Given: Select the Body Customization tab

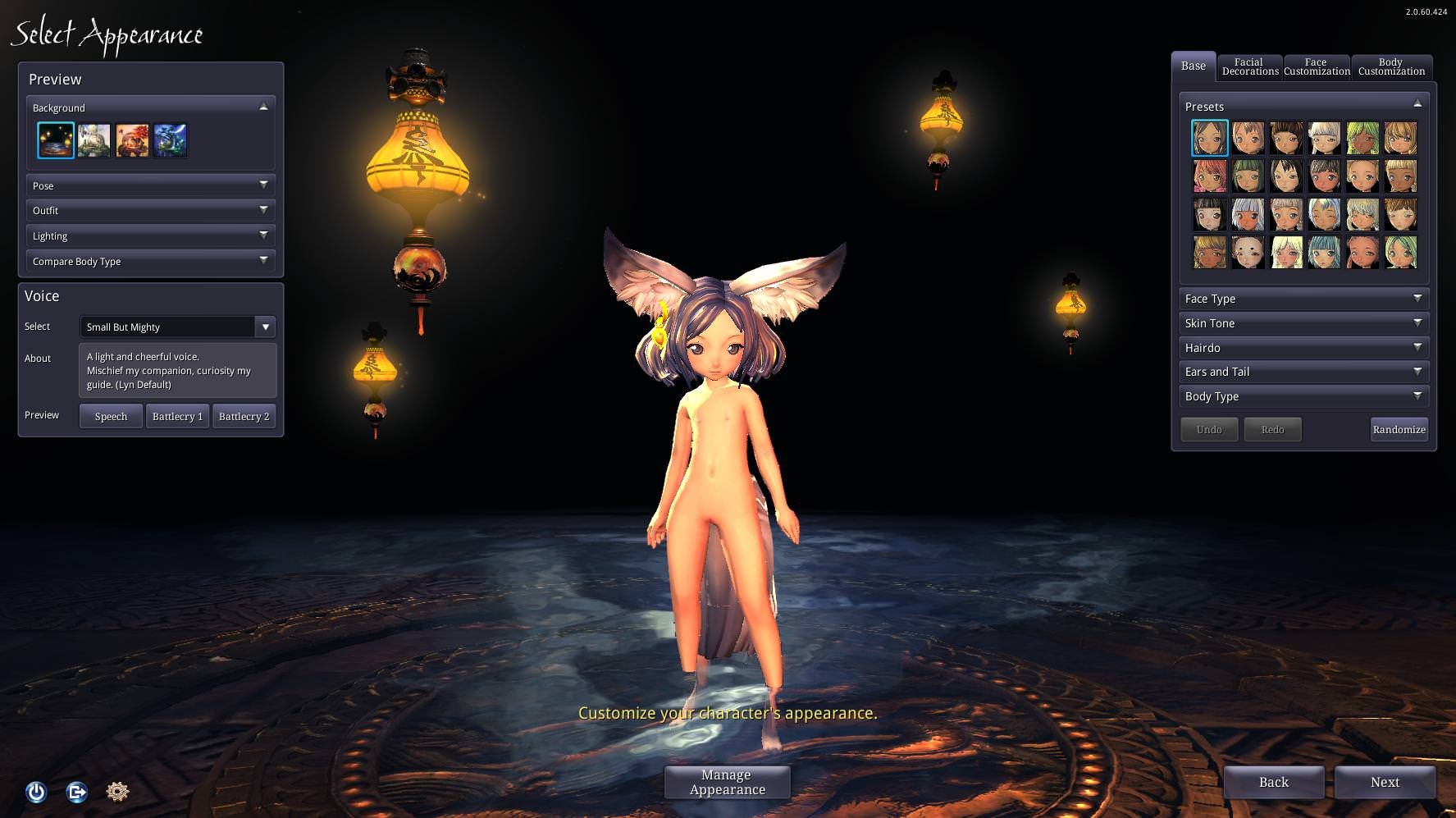Looking at the screenshot, I should click(x=1391, y=66).
